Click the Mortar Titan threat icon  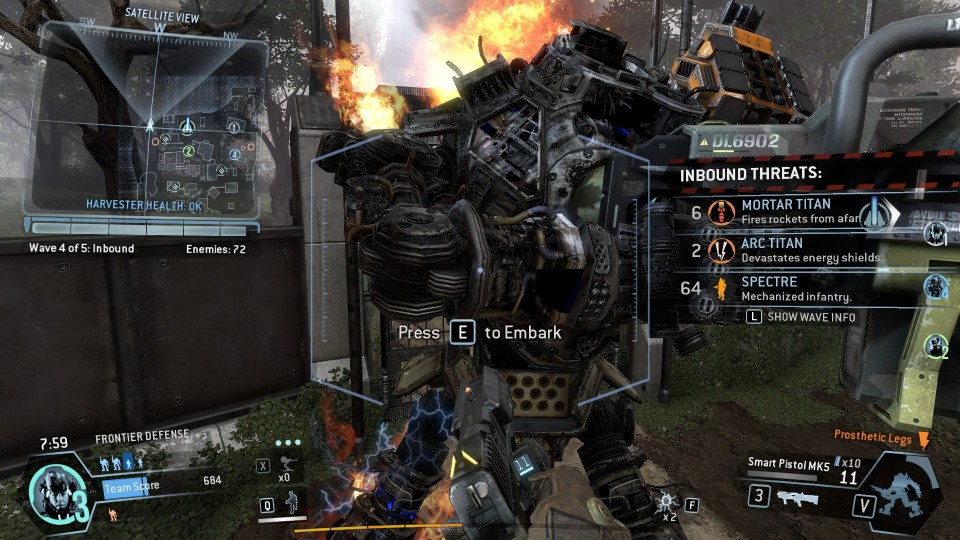[719, 212]
